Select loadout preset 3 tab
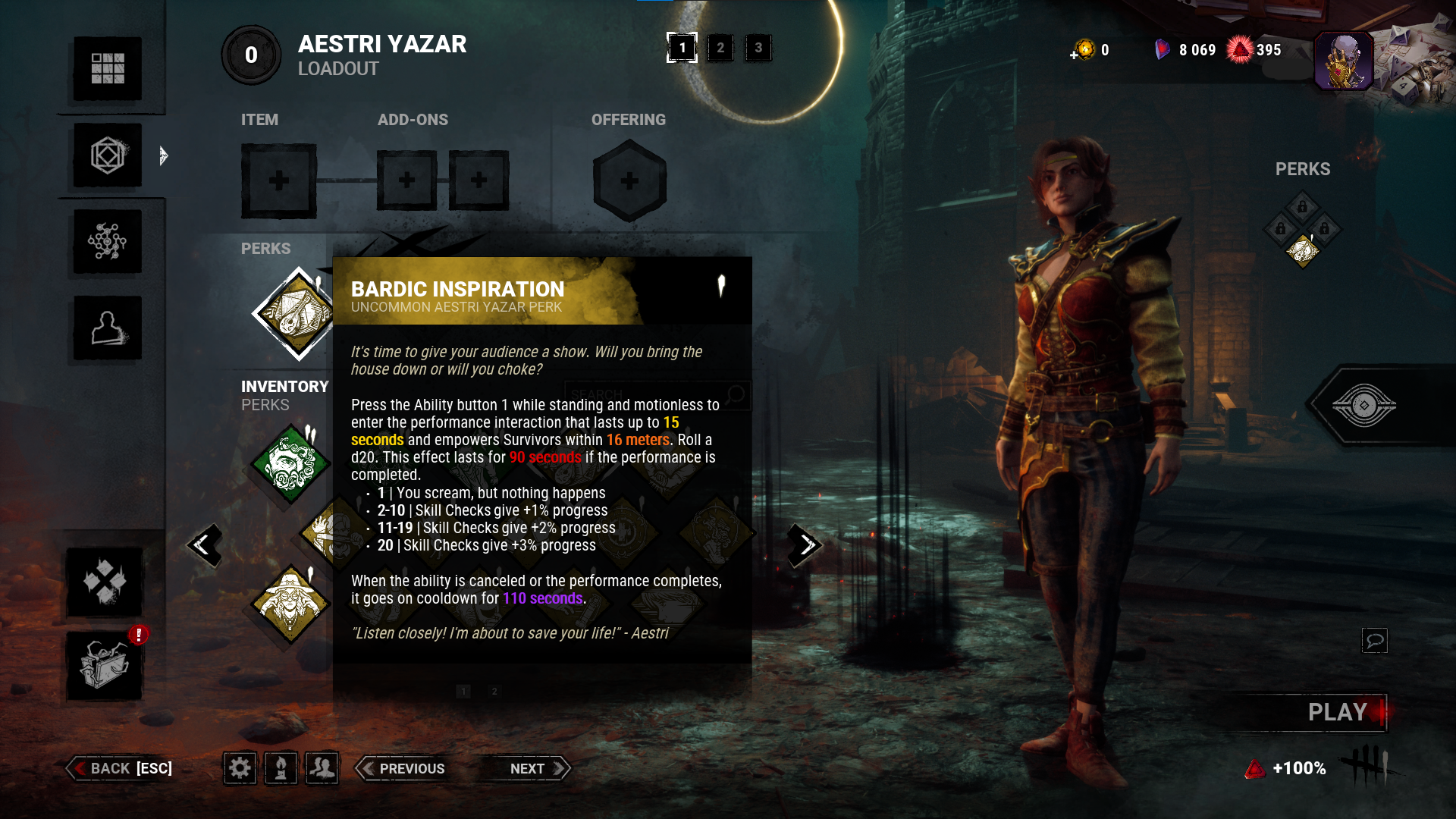Viewport: 1456px width, 819px height. [758, 47]
